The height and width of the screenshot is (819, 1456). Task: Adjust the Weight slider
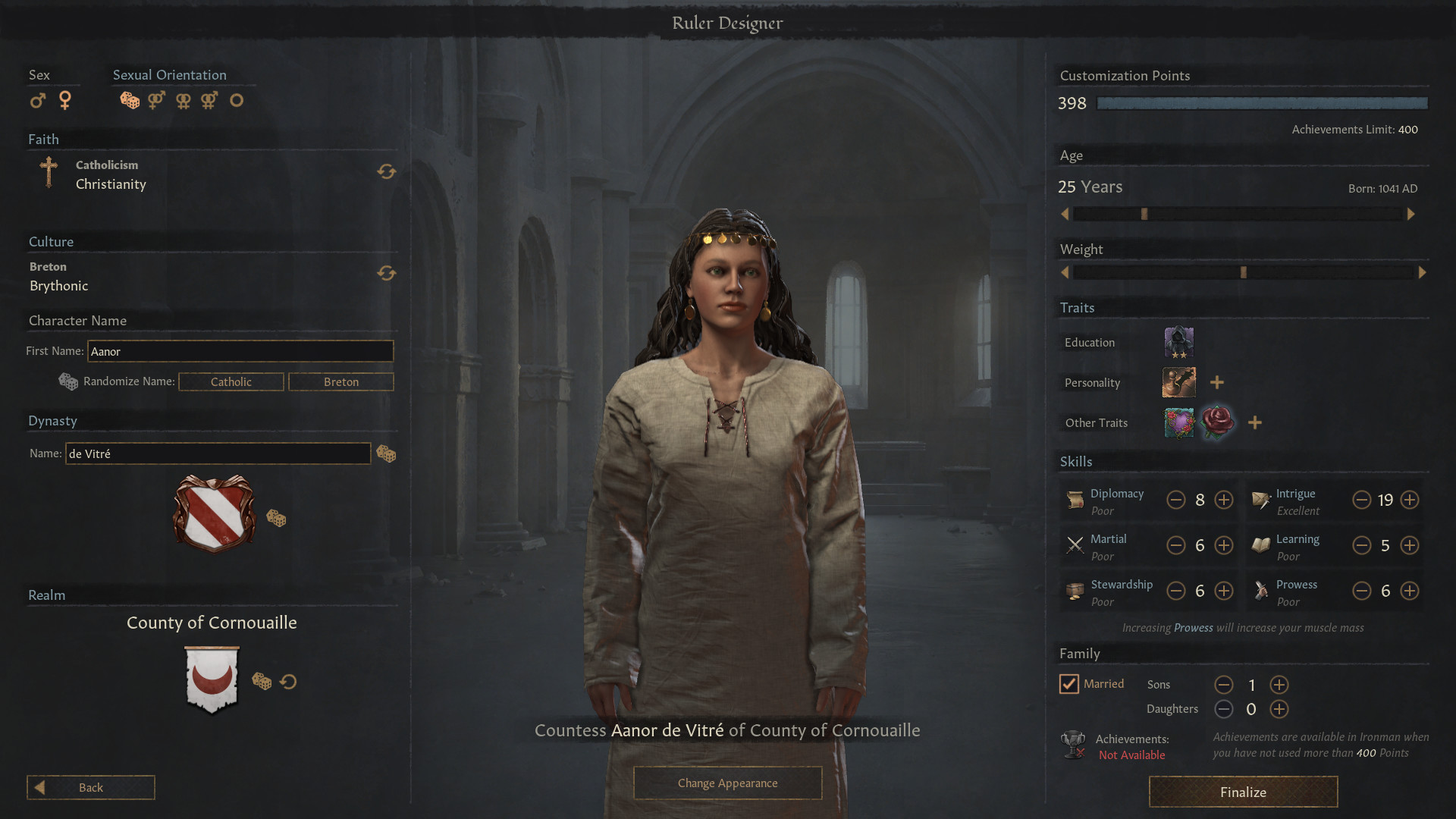(x=1242, y=271)
